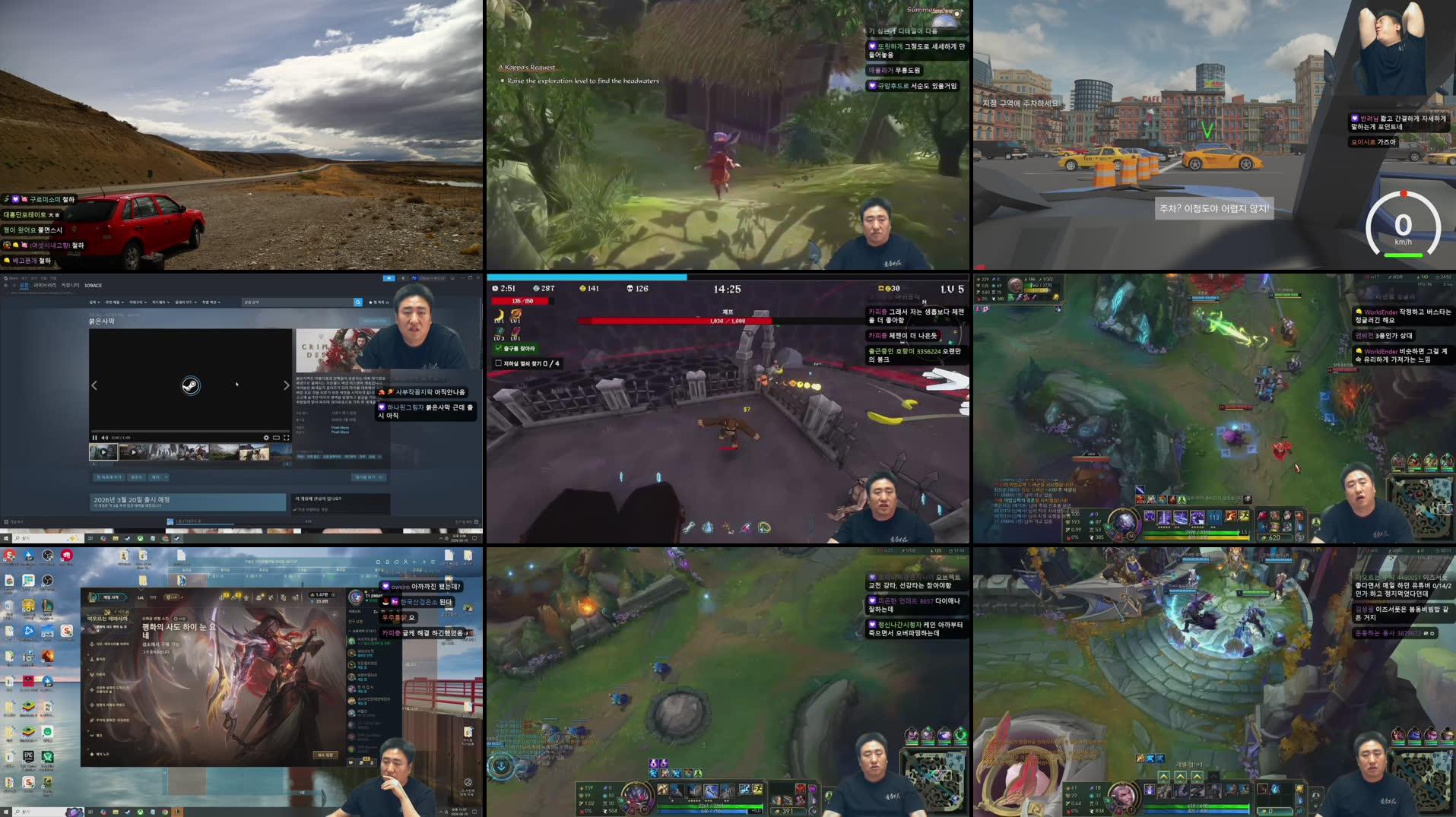Screen dimensions: 1456x817
Task: Open the 카테고리 dropdown in the Steam store
Action: click(138, 302)
